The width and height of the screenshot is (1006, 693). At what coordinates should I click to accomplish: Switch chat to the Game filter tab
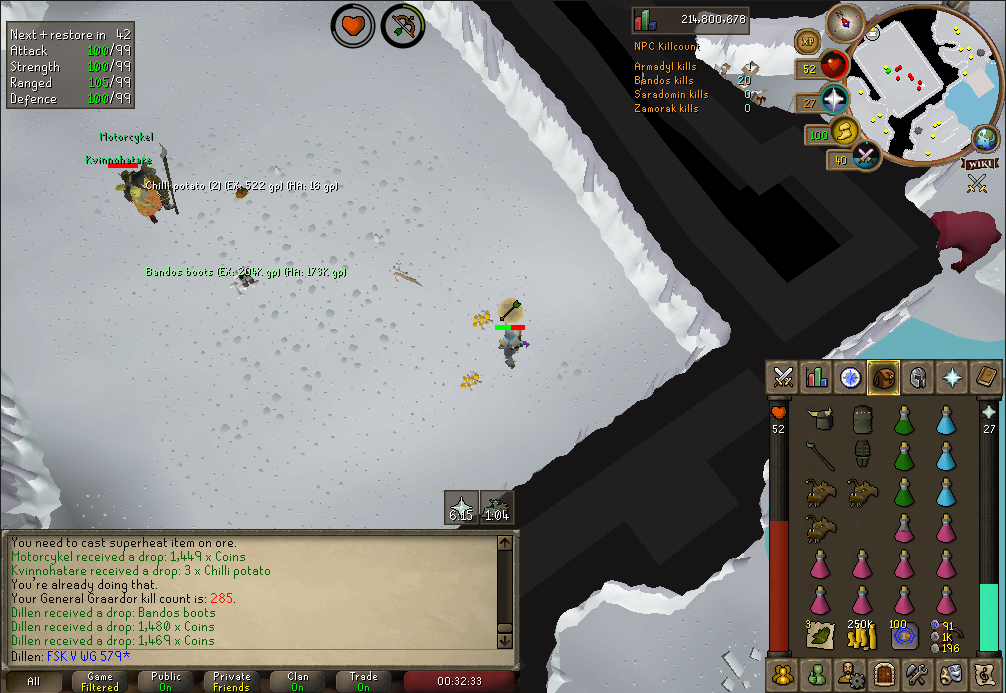coord(100,682)
